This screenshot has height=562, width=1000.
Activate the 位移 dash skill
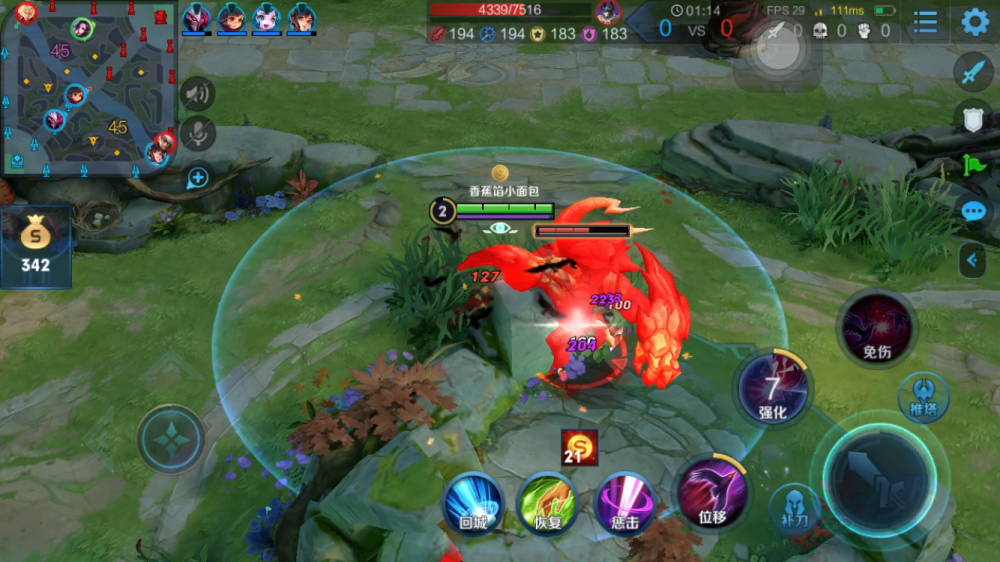pos(712,493)
